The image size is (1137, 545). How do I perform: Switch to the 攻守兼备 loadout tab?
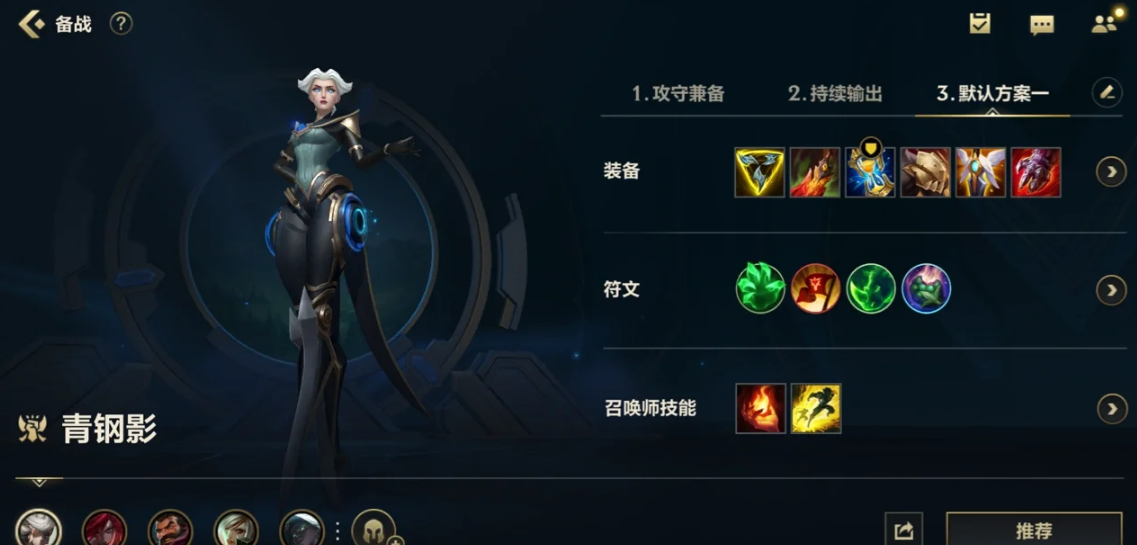pos(678,94)
